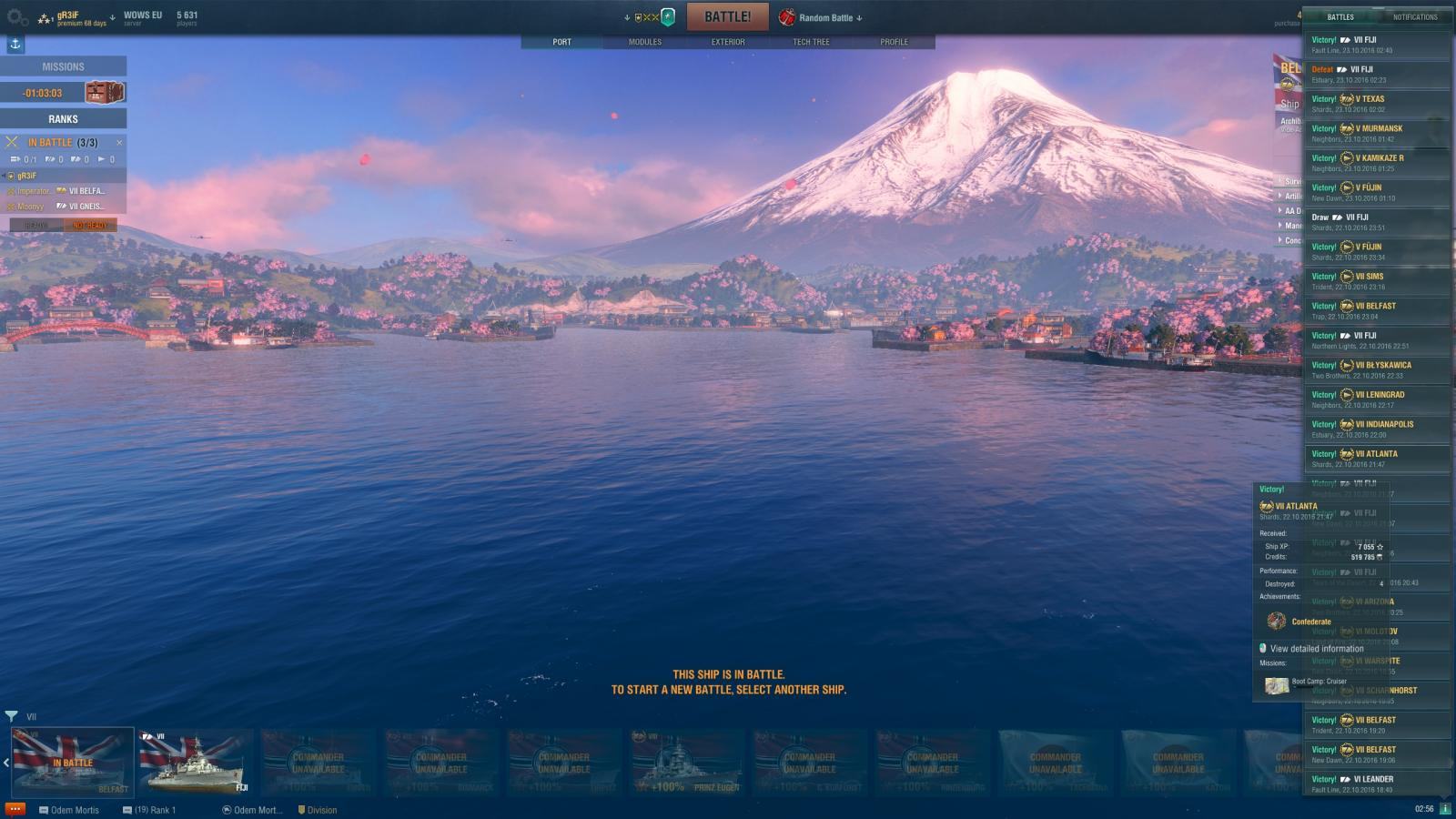Open the Exterior tab
The image size is (1456, 819).
(x=727, y=42)
